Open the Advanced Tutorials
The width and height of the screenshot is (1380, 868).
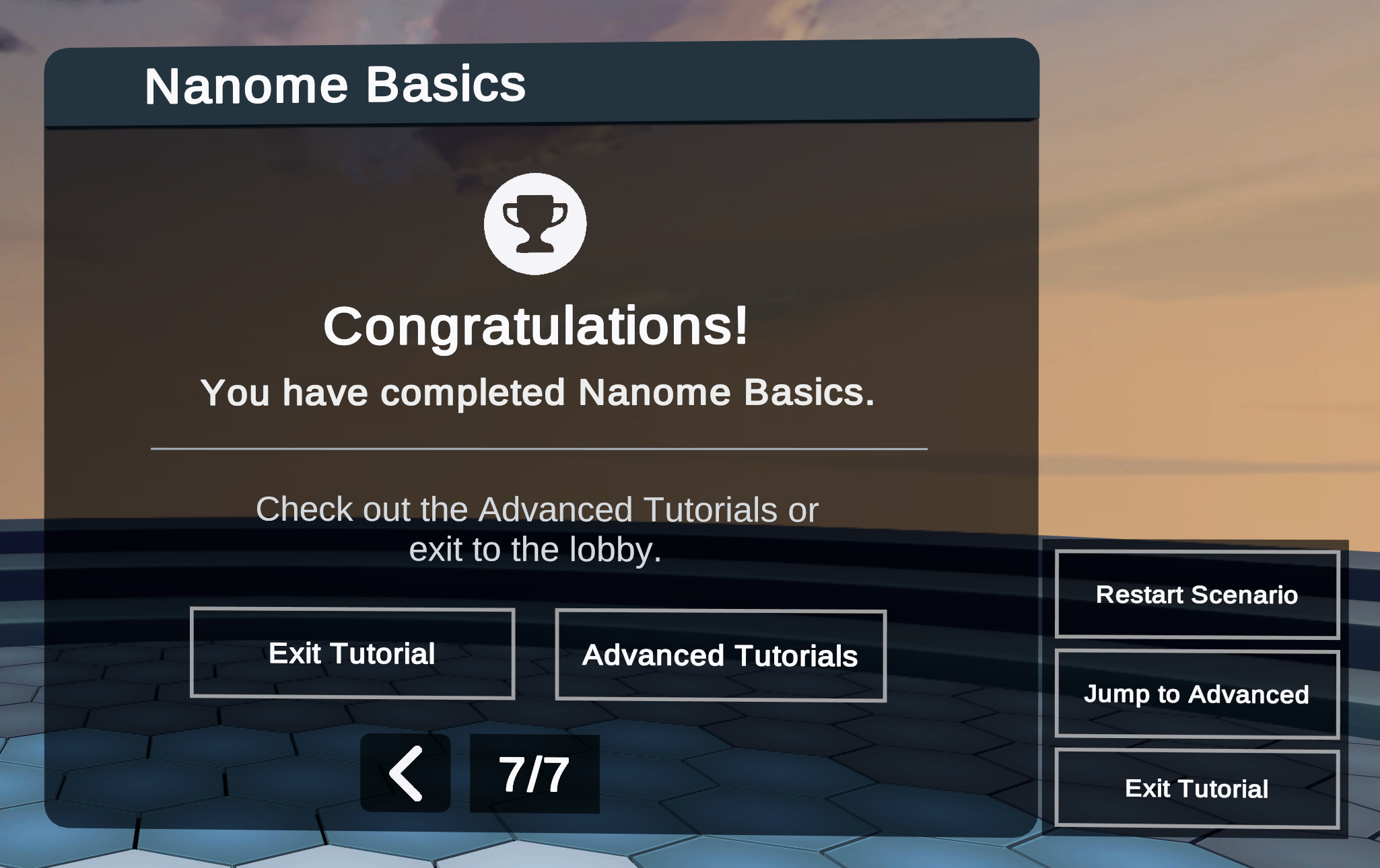[720, 655]
